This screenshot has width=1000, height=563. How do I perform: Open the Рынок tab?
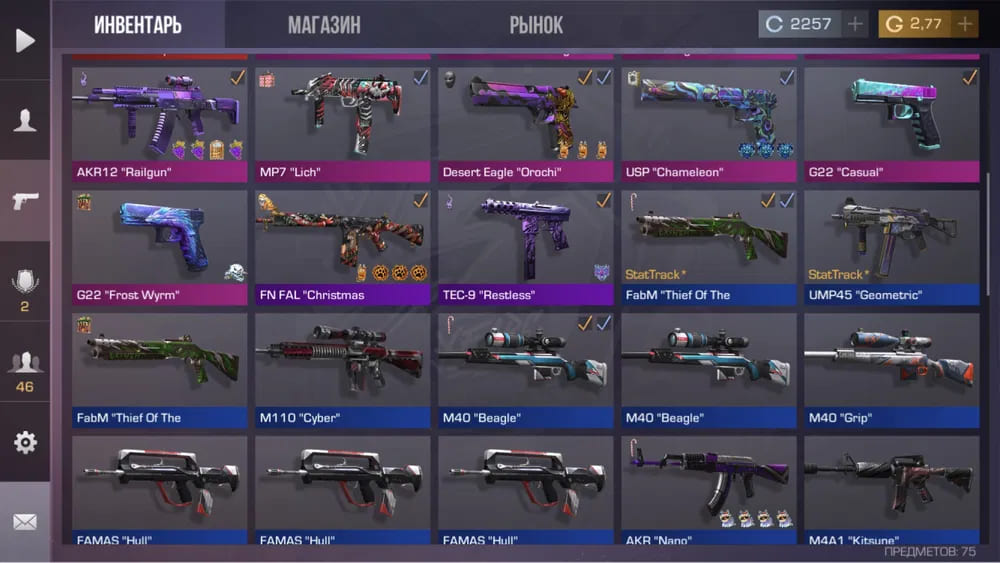point(536,25)
